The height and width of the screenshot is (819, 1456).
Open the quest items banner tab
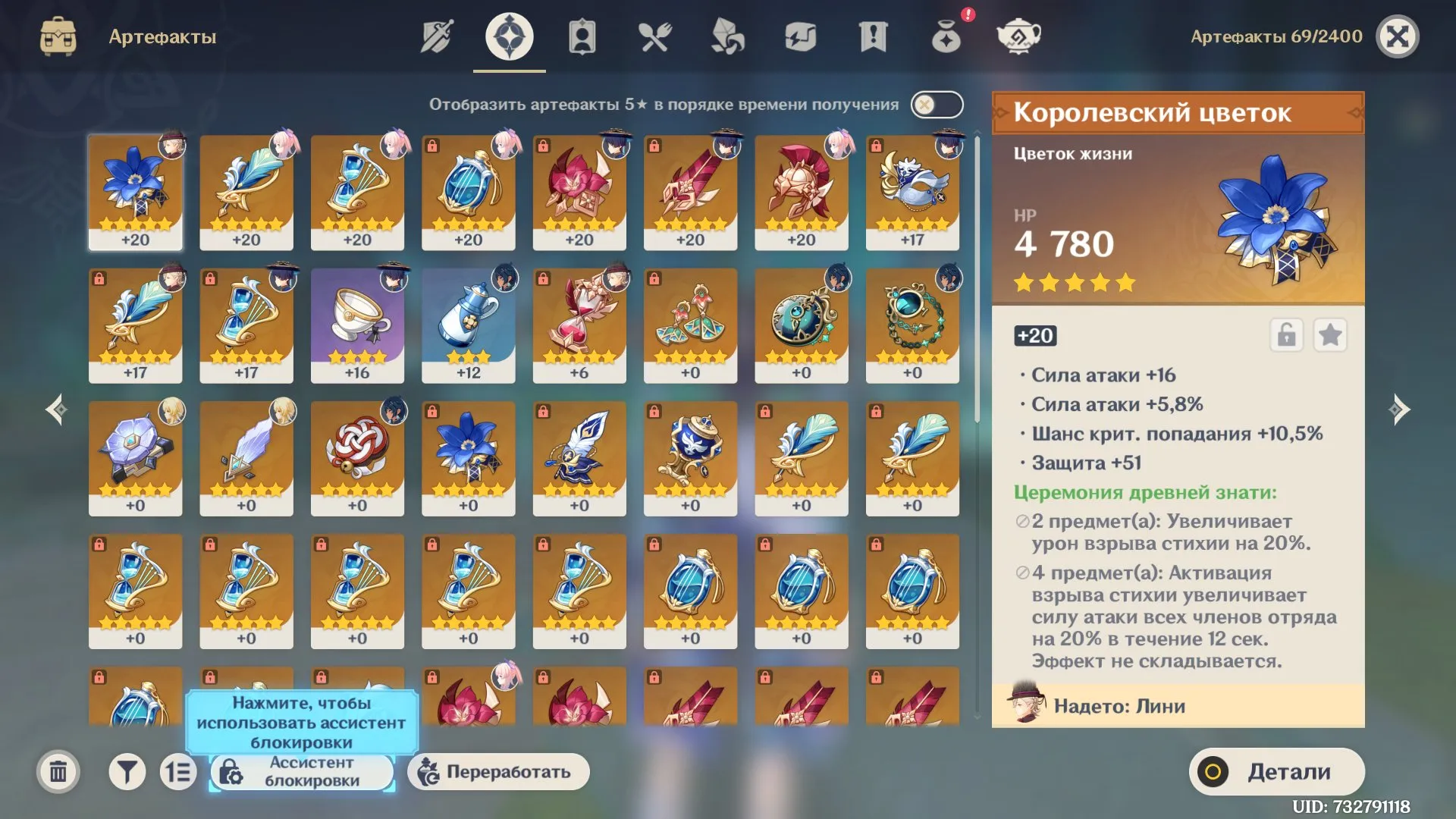874,35
